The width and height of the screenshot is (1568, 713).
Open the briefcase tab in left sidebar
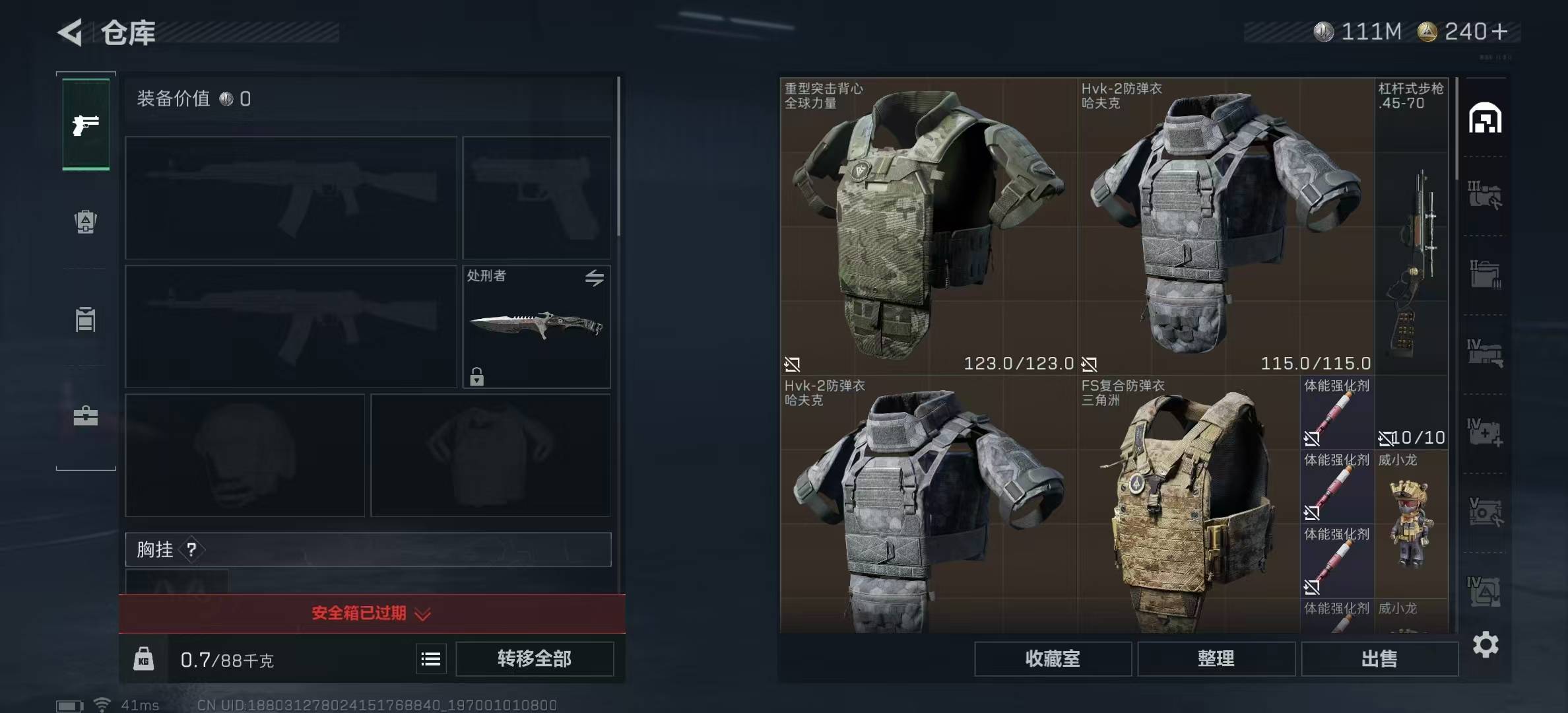(86, 416)
